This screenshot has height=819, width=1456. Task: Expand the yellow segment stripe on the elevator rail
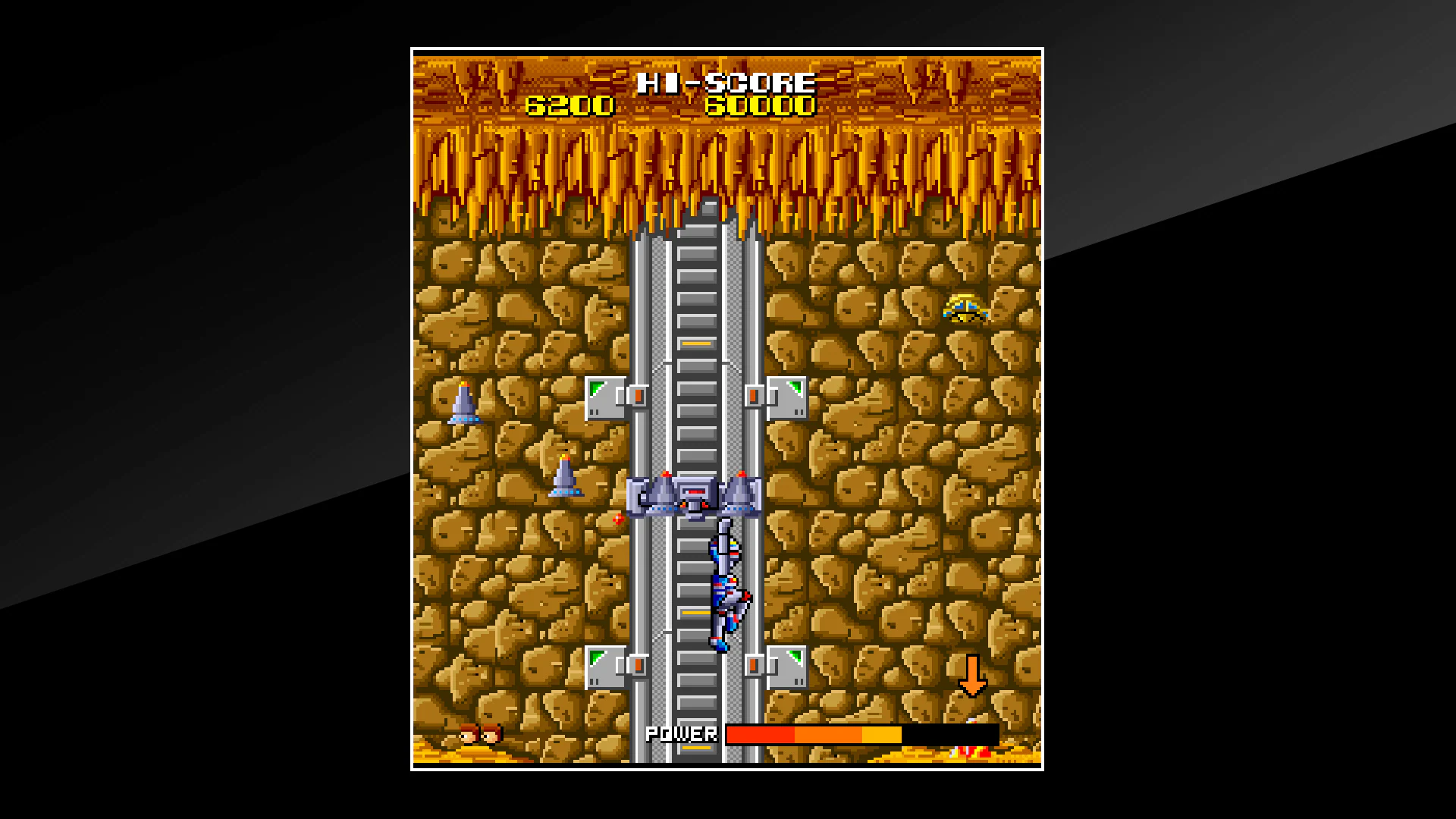pyautogui.click(x=697, y=344)
